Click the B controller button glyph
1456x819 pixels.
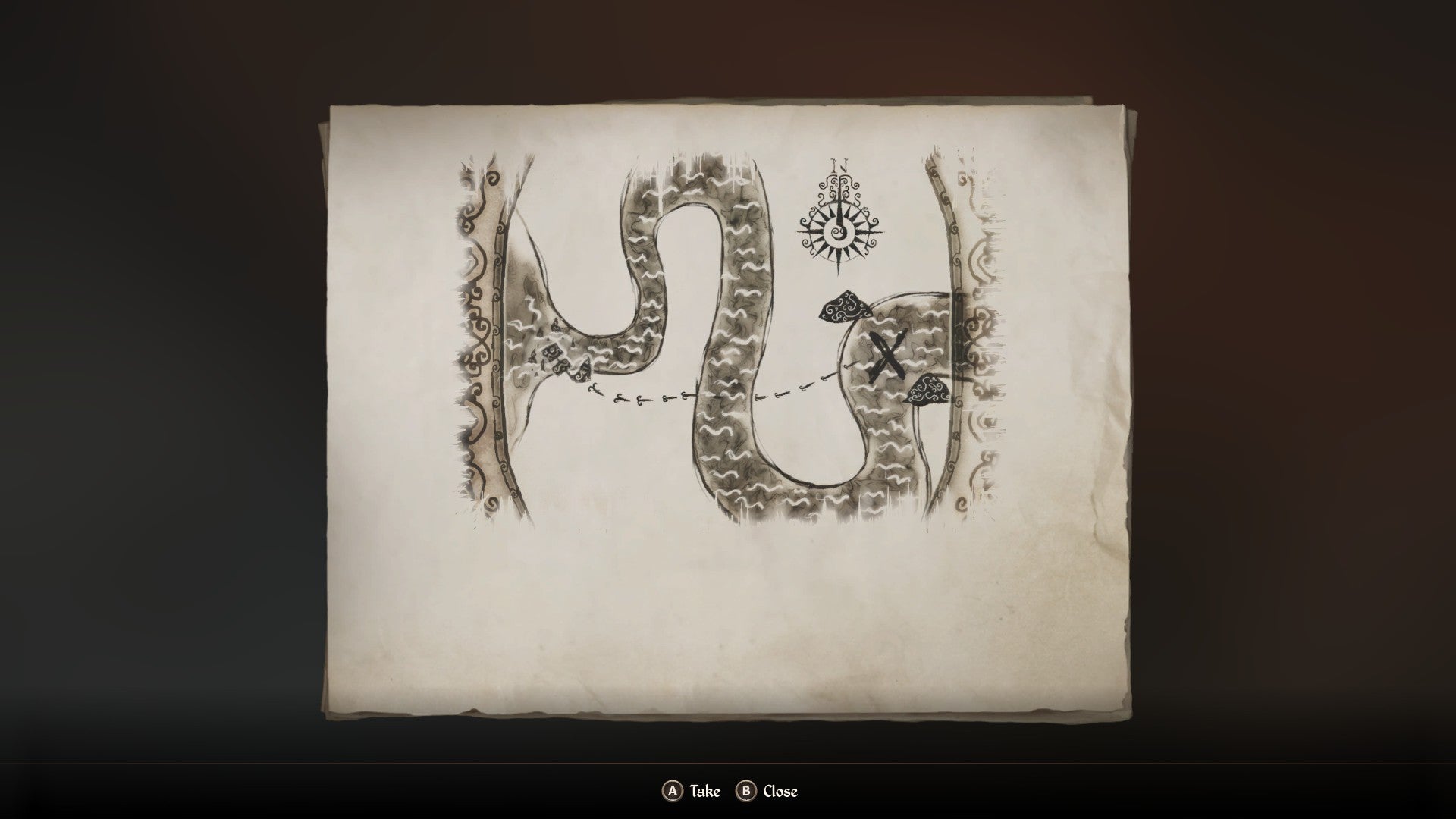tap(745, 791)
